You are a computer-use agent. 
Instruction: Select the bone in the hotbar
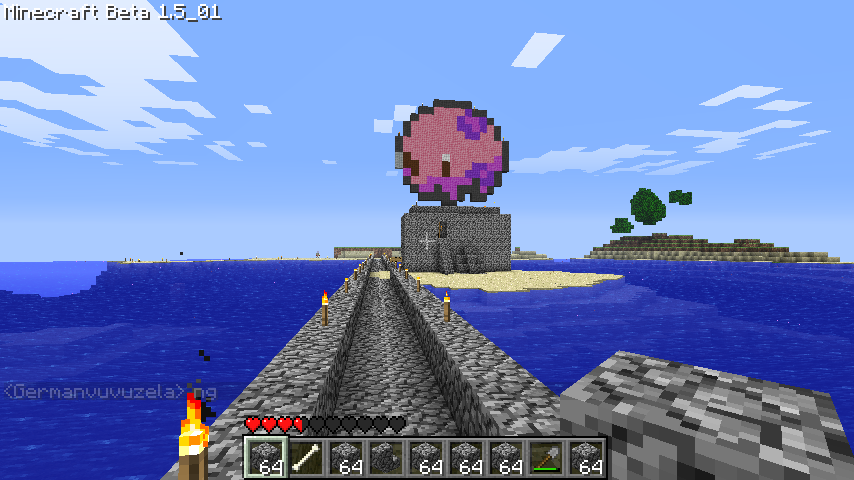coord(305,458)
